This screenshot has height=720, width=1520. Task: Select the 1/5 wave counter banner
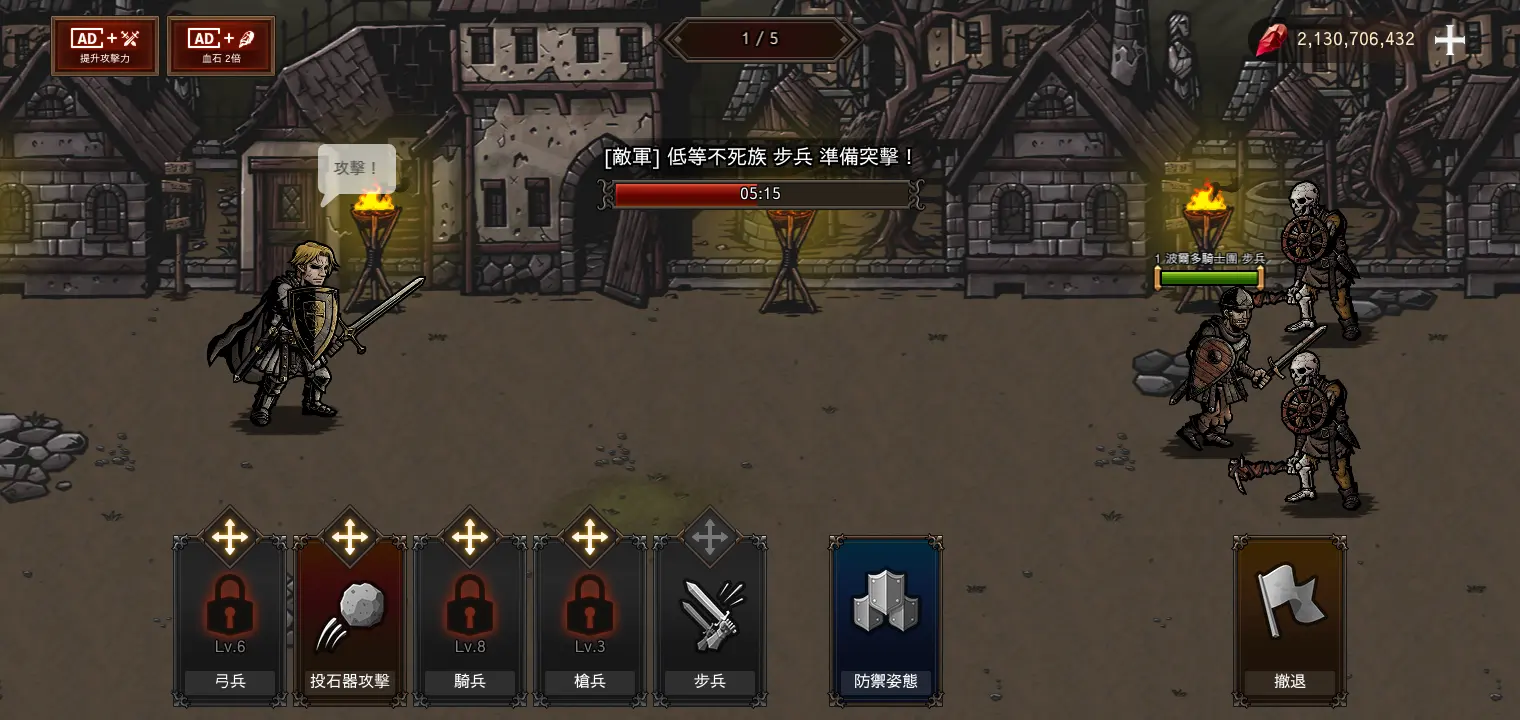pyautogui.click(x=761, y=39)
